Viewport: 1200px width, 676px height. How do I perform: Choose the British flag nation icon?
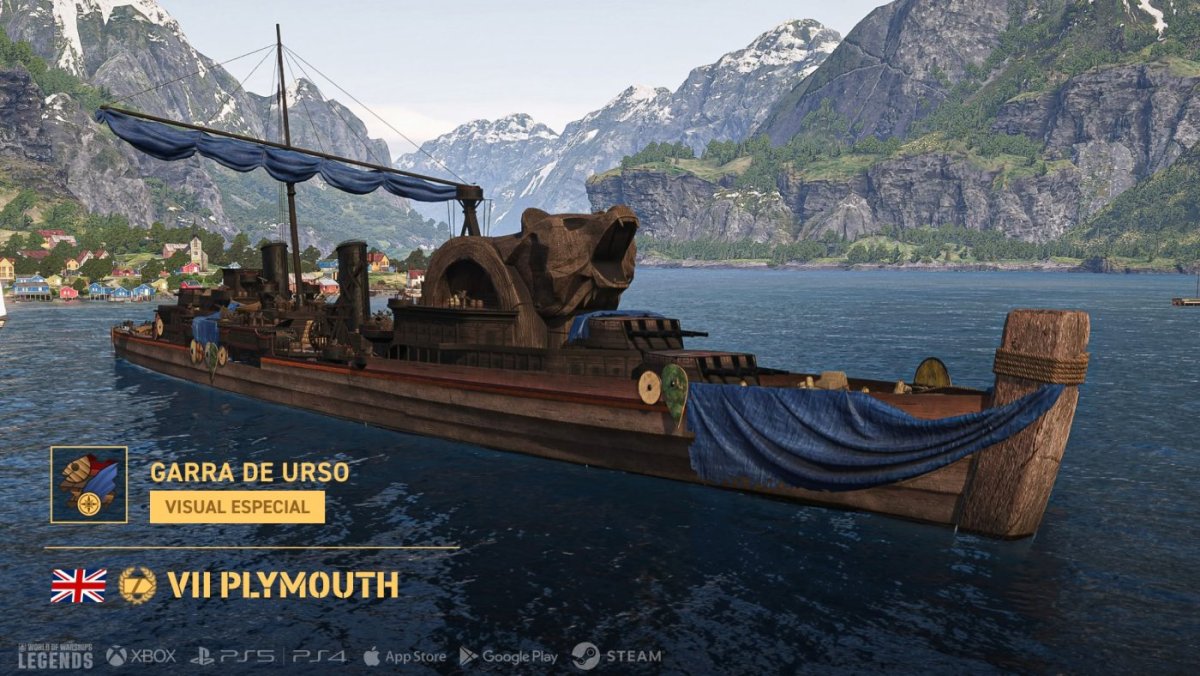pyautogui.click(x=78, y=585)
